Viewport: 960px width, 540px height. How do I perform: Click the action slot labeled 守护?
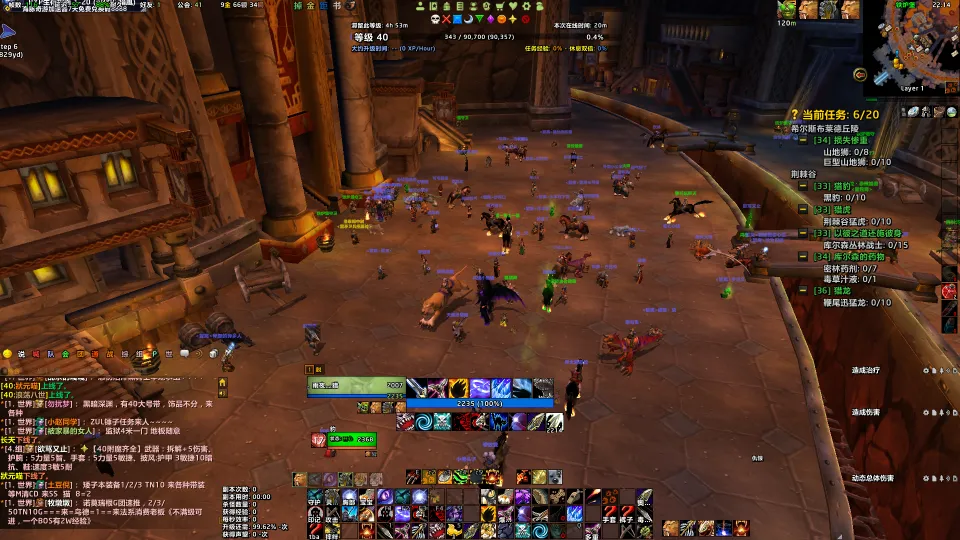point(315,497)
